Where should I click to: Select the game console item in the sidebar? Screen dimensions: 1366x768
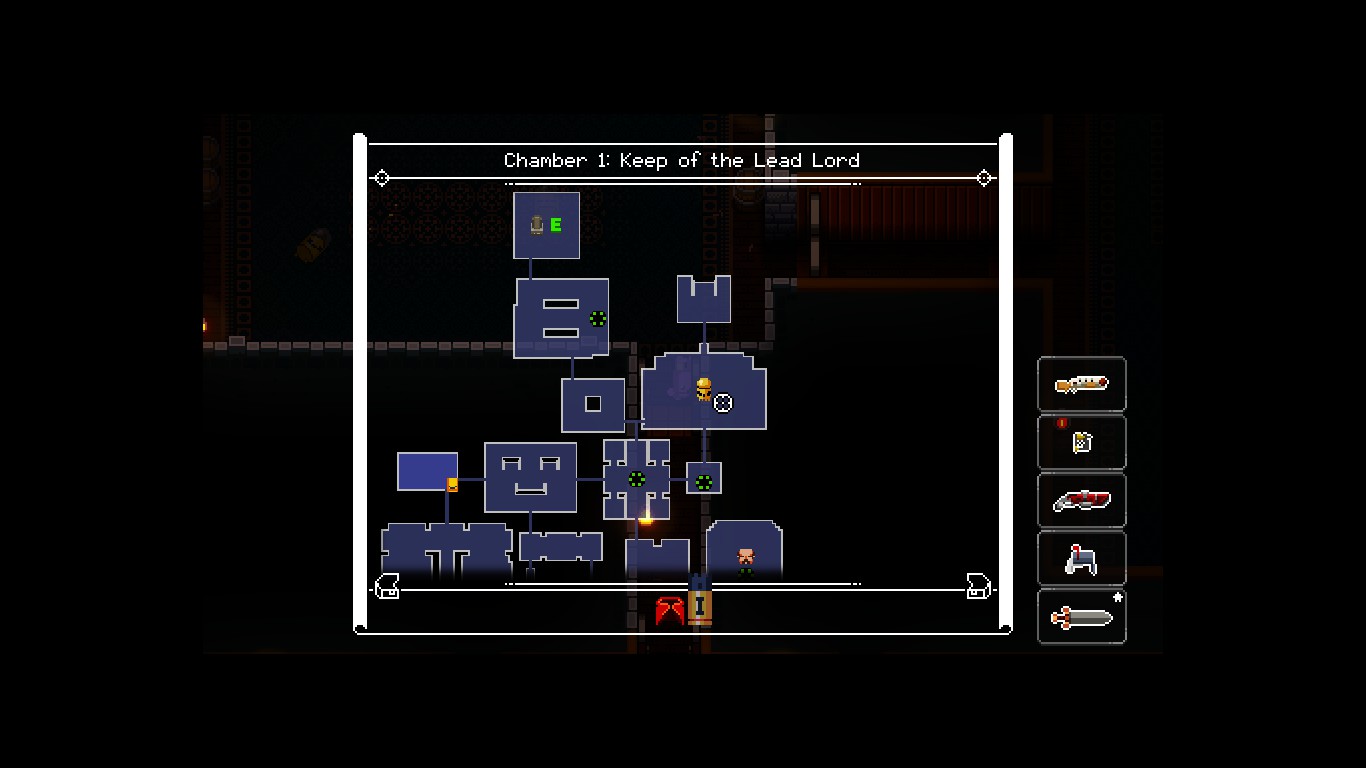pyautogui.click(x=1081, y=558)
